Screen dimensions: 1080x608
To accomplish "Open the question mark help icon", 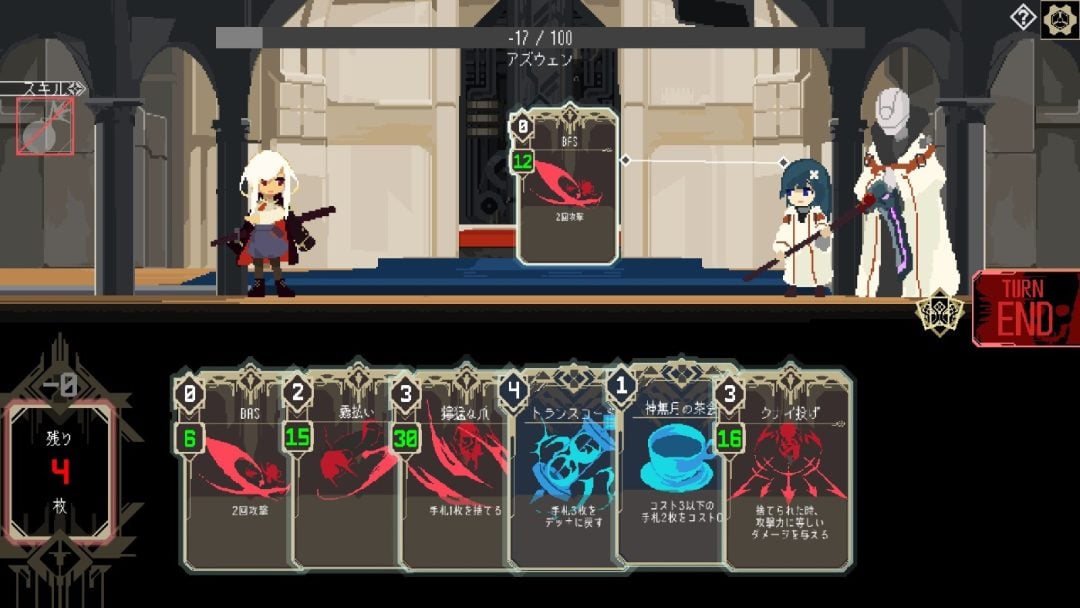I will 1024,18.
